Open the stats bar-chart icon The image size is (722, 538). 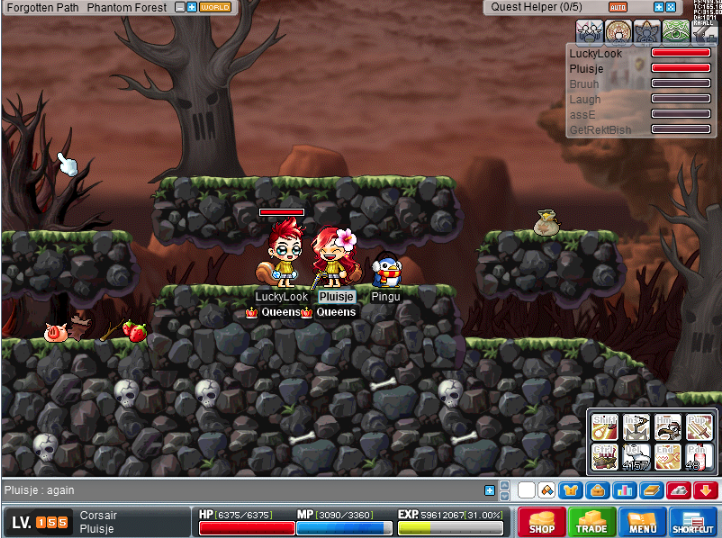(624, 490)
